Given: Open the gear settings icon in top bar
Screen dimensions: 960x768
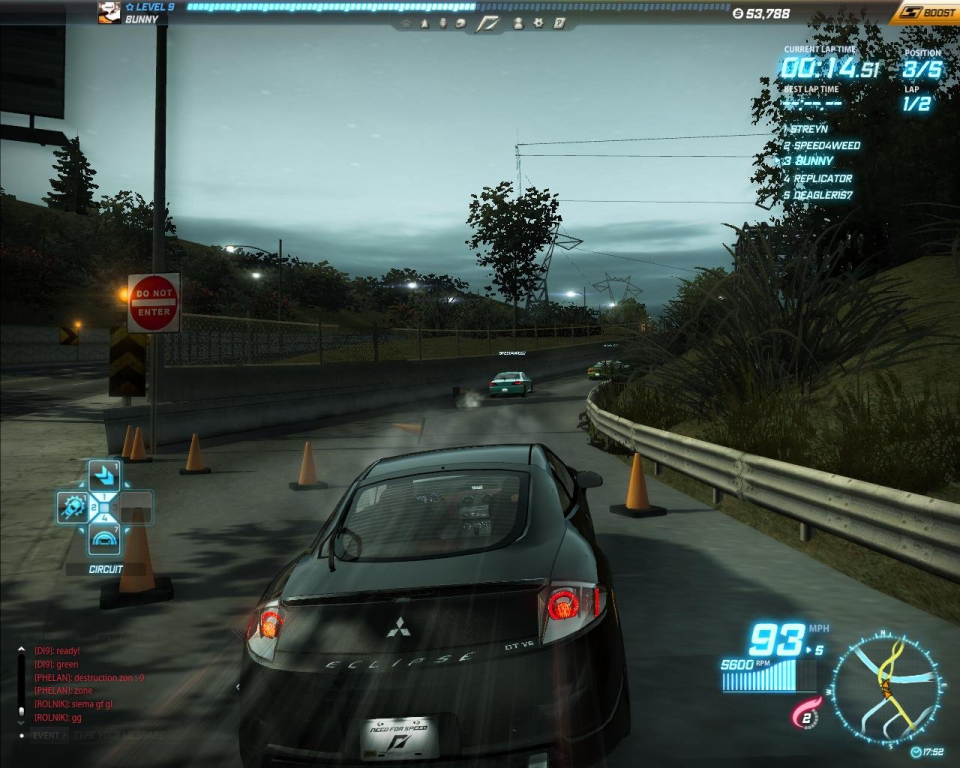Looking at the screenshot, I should [538, 22].
